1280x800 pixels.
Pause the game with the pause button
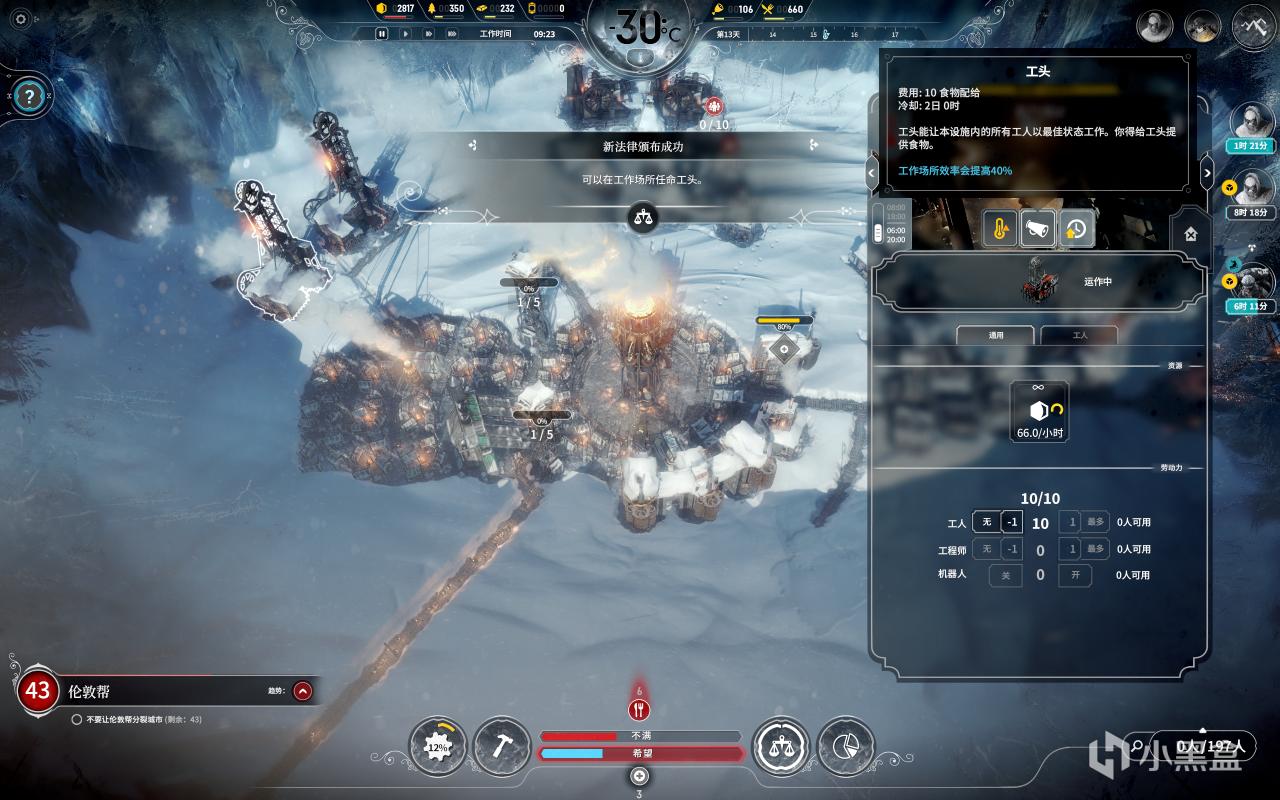[x=381, y=34]
